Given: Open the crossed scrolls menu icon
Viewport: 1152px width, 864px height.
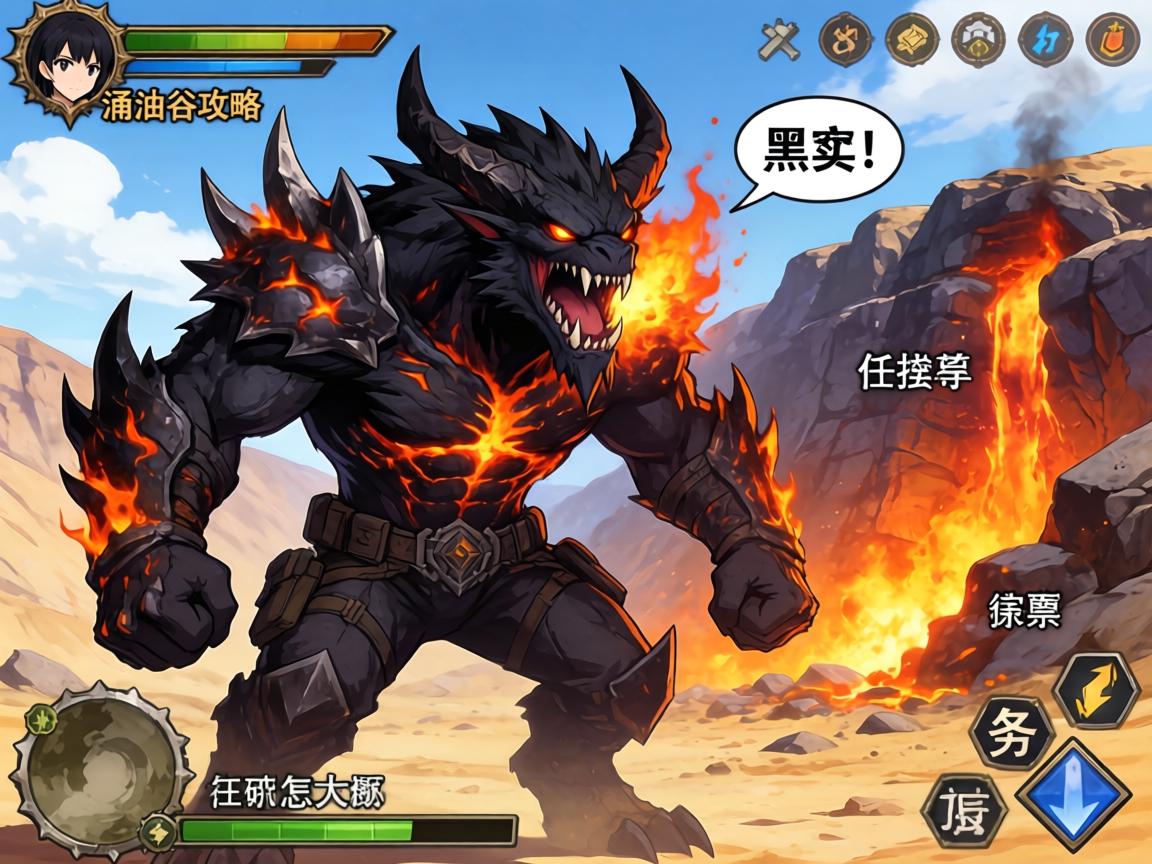Looking at the screenshot, I should click(x=780, y=41).
